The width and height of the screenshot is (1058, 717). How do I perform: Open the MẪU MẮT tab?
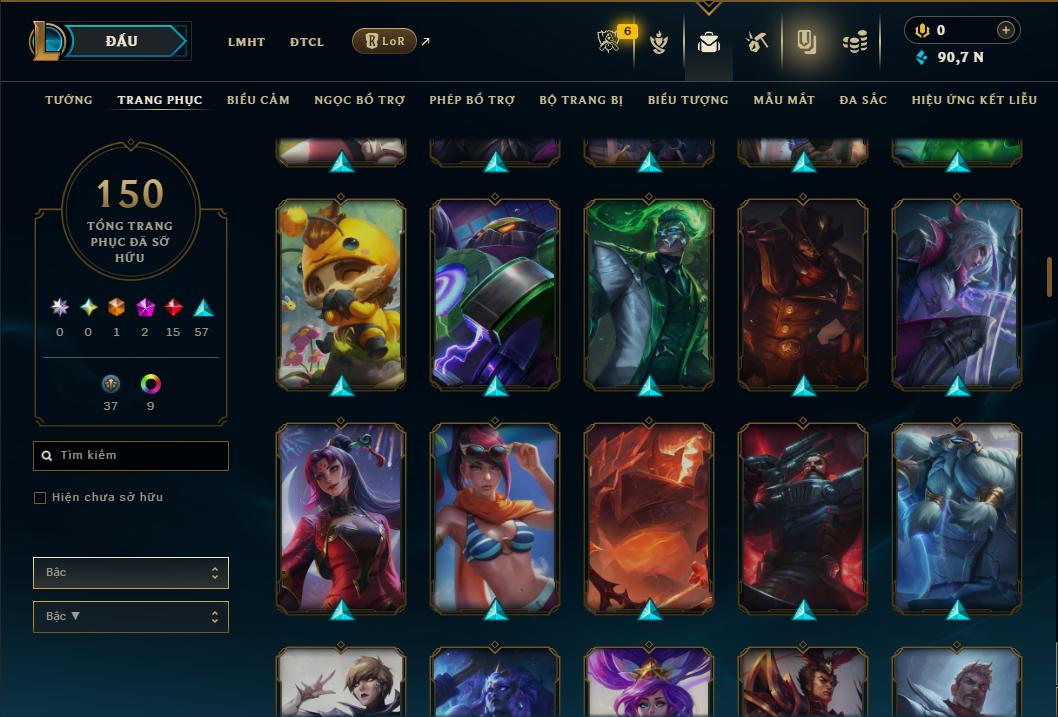(784, 100)
